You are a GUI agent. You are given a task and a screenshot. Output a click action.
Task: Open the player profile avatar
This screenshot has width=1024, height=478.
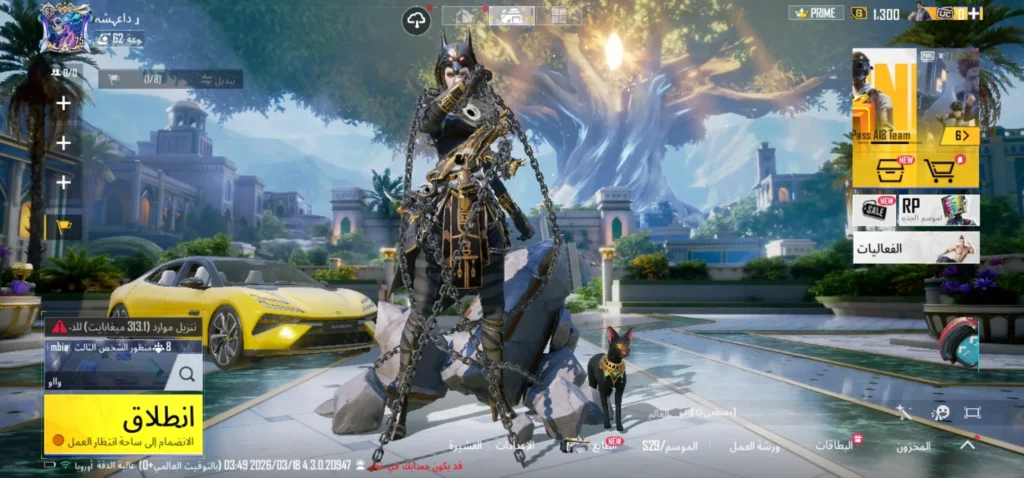(x=65, y=27)
